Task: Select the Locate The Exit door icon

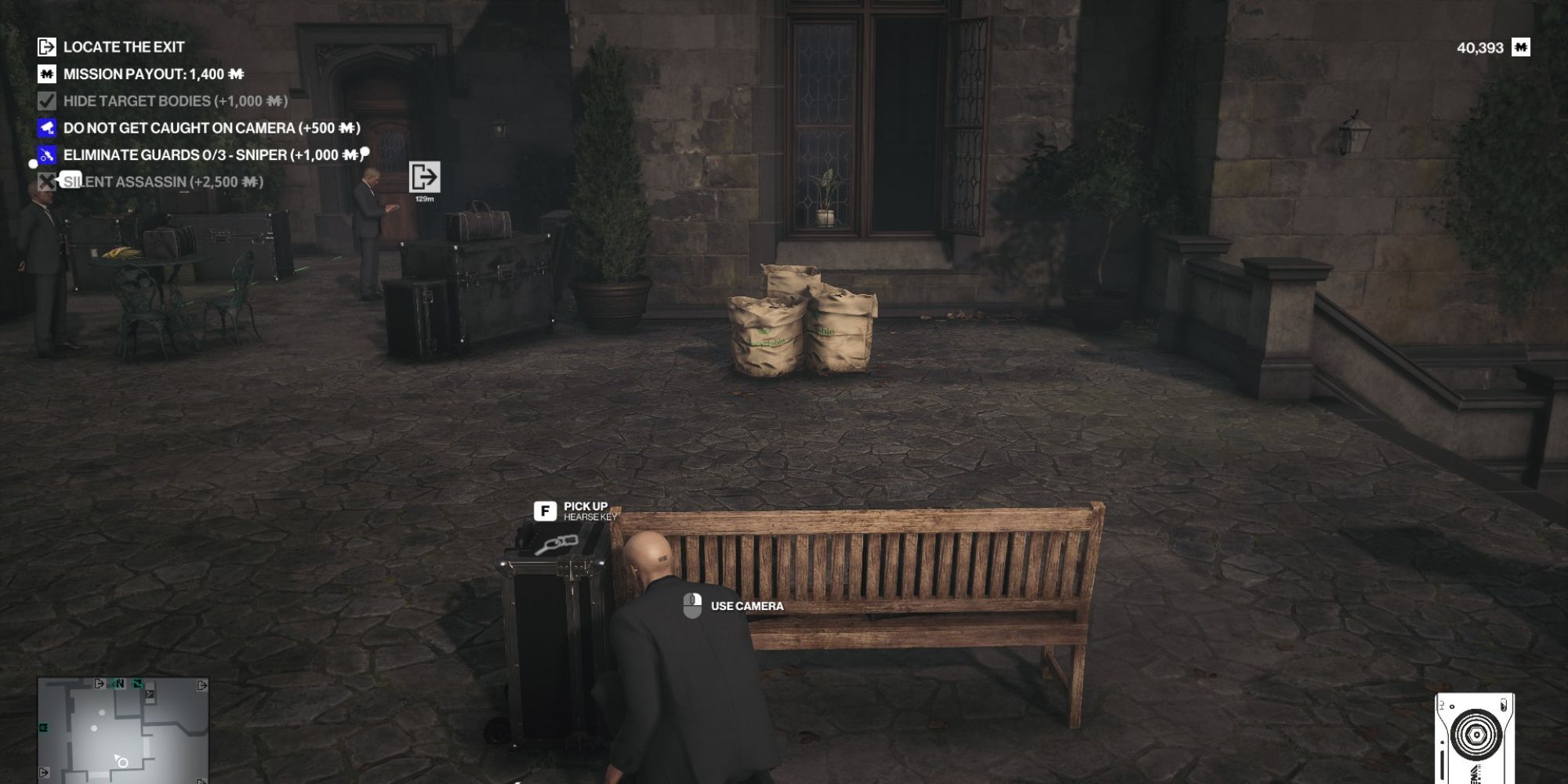Action: coord(47,47)
